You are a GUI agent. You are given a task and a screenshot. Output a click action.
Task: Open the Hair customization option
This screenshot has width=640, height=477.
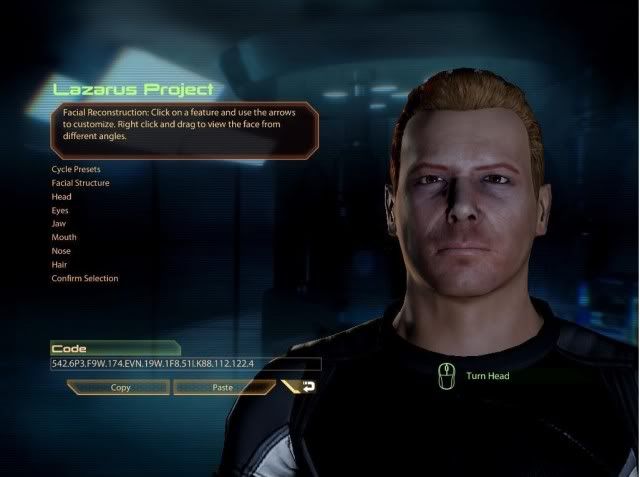61,265
